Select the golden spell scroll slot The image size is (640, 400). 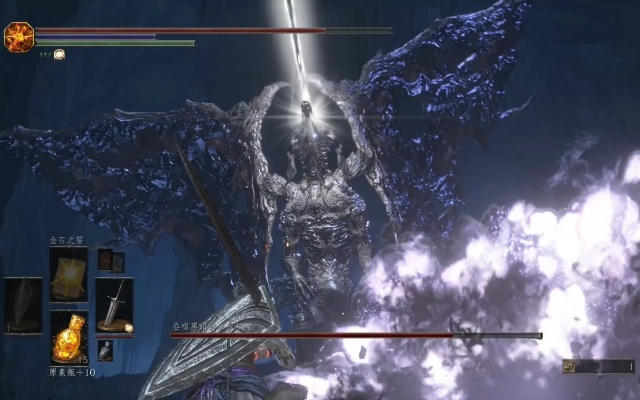(x=68, y=274)
